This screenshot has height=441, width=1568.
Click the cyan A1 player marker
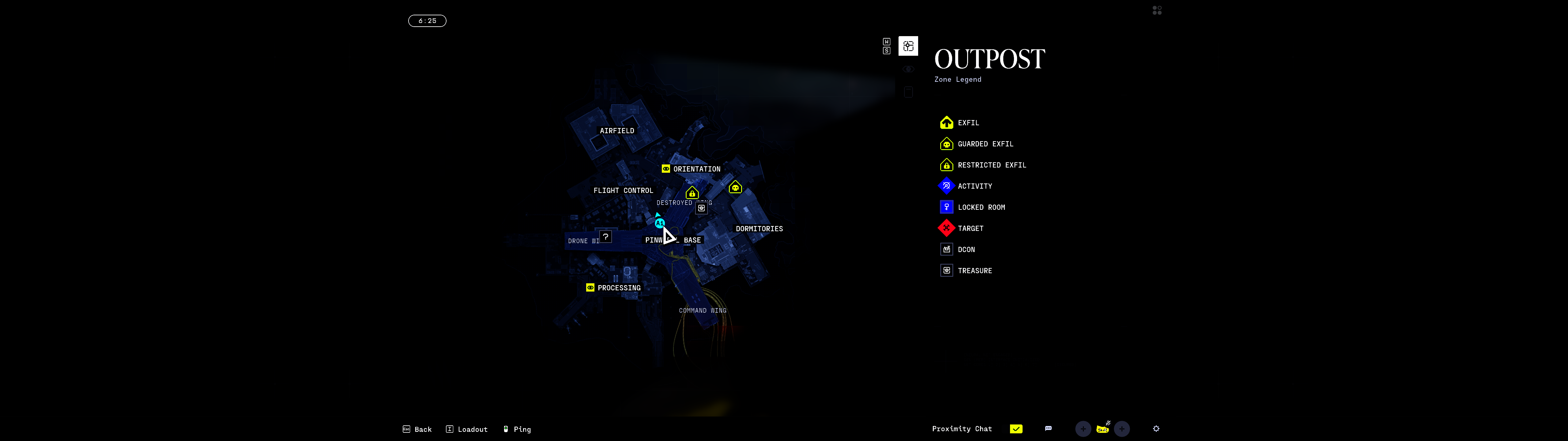click(659, 224)
